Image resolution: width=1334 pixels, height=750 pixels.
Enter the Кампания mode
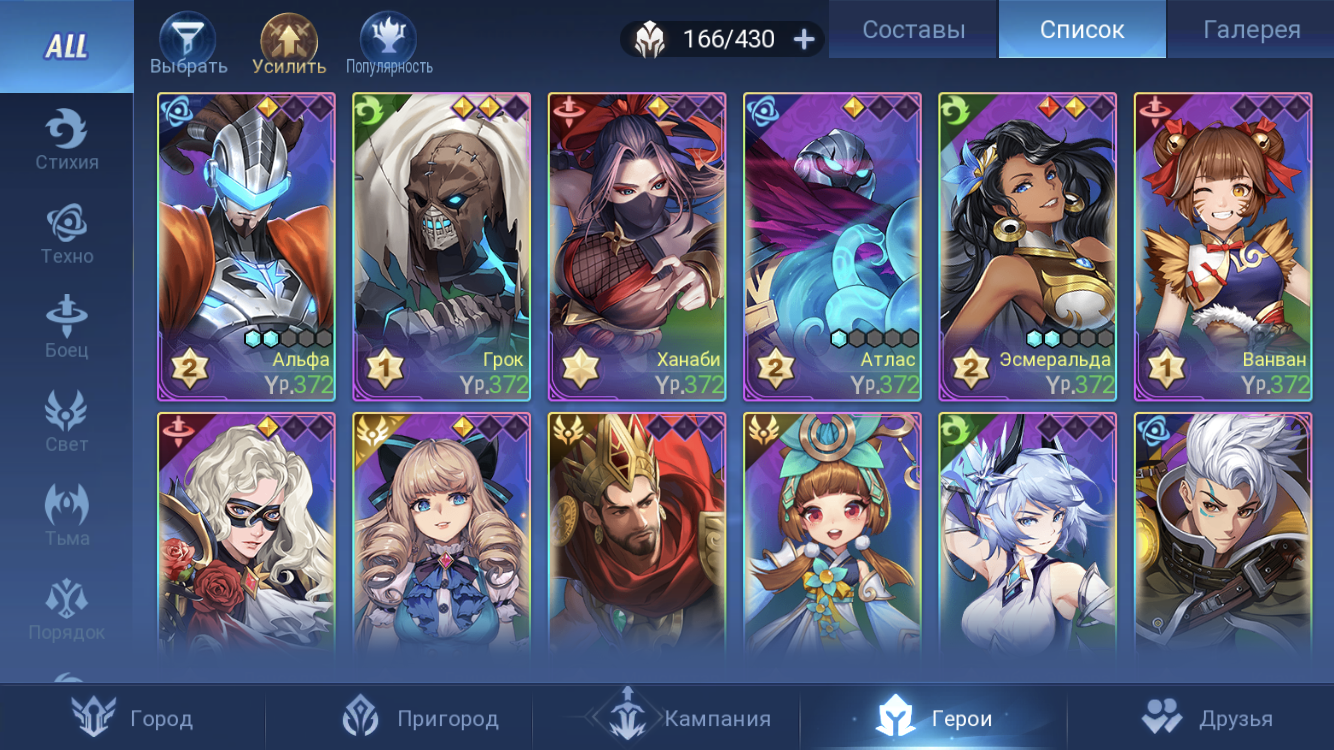click(x=680, y=718)
